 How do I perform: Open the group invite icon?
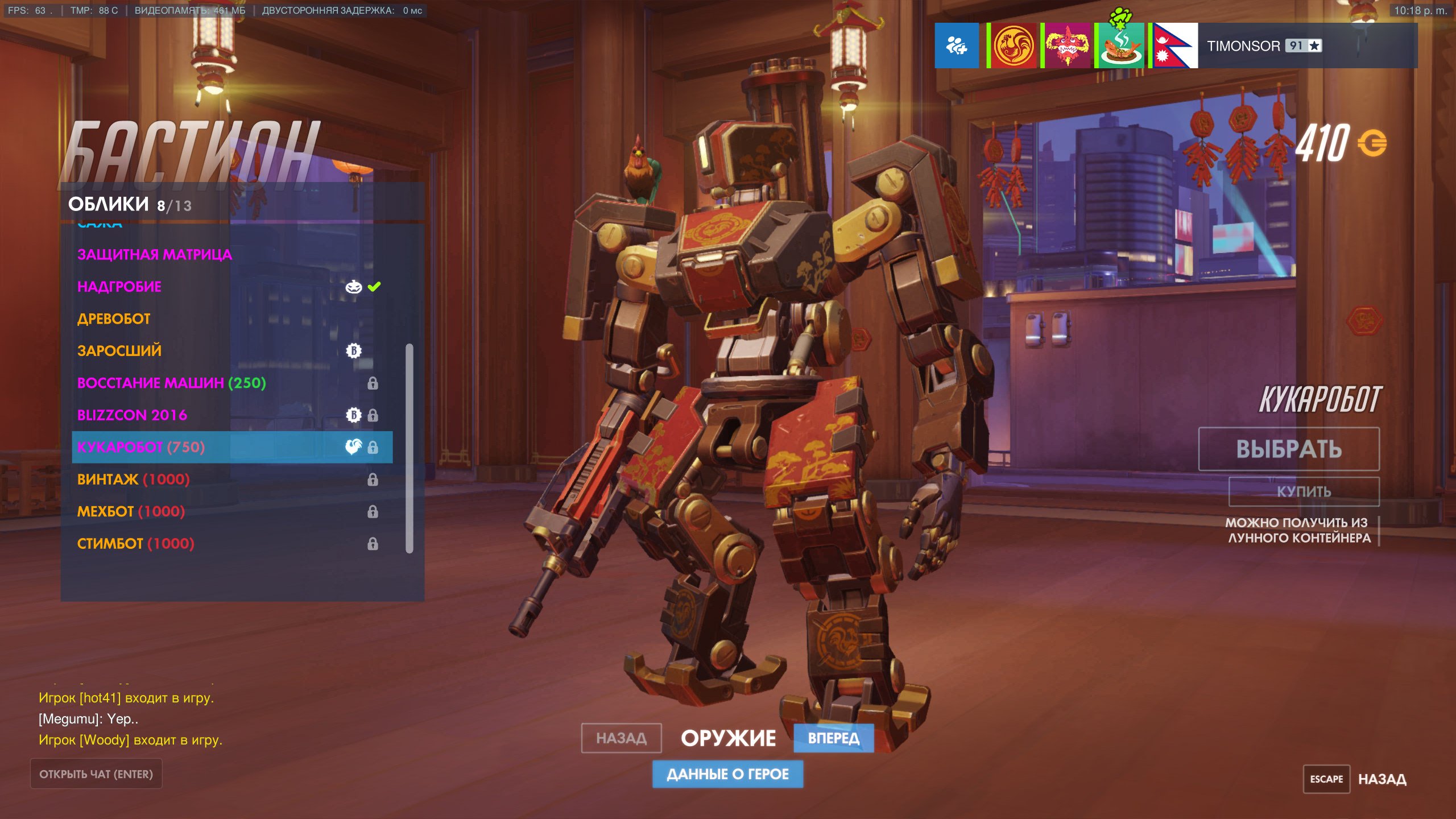tap(957, 45)
